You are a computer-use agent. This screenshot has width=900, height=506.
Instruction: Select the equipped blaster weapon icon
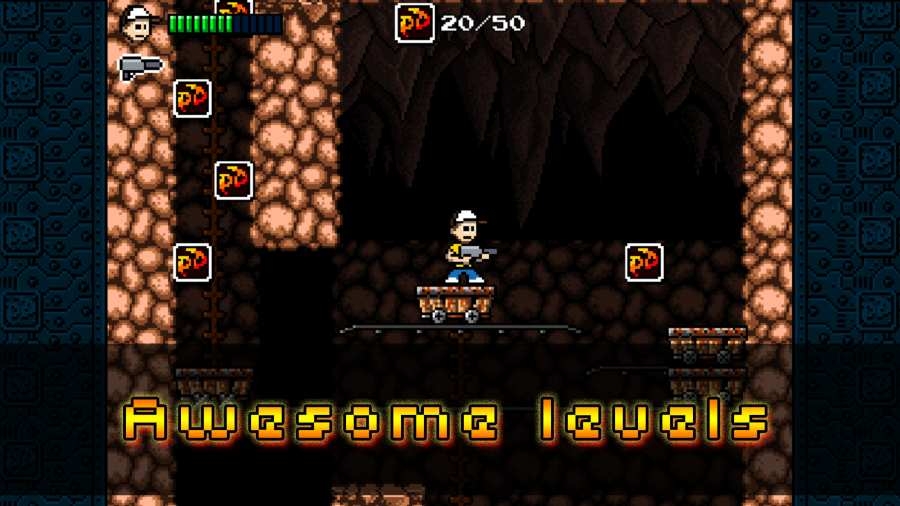(140, 67)
